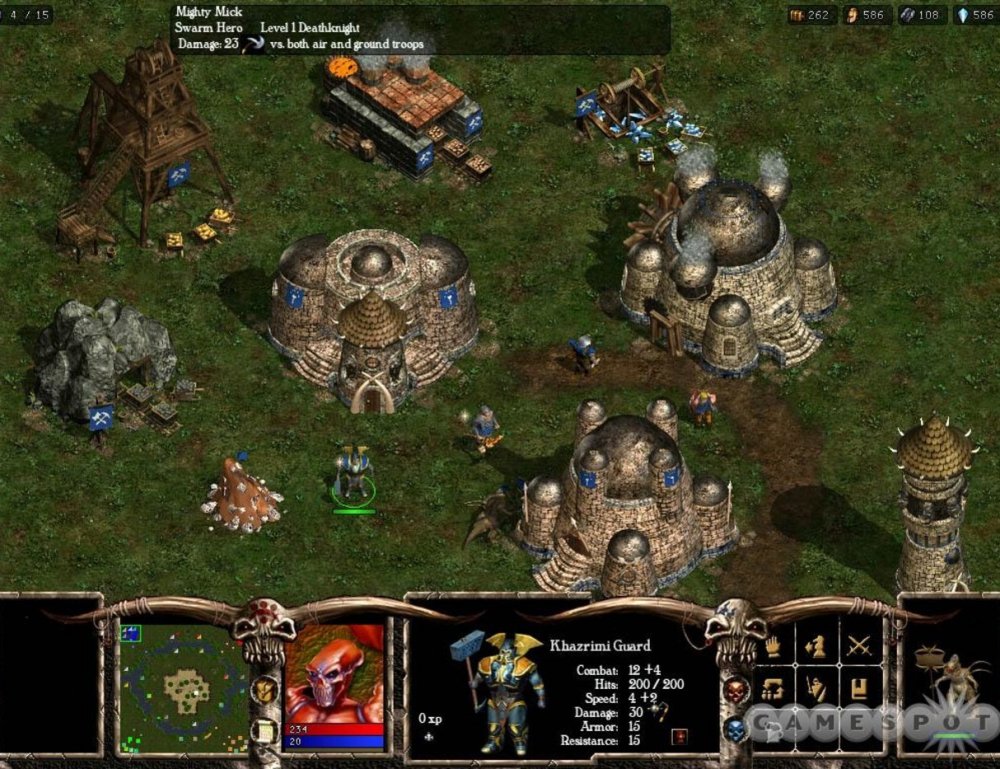Viewport: 1000px width, 769px height.
Task: Click the blue skull button
Action: pos(735,730)
